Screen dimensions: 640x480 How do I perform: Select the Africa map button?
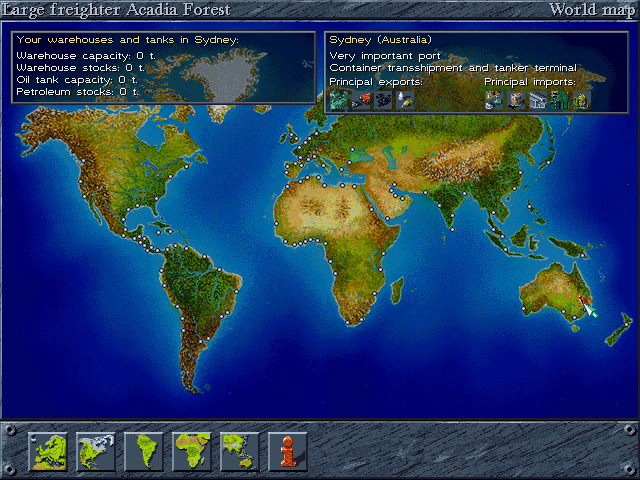click(x=192, y=451)
